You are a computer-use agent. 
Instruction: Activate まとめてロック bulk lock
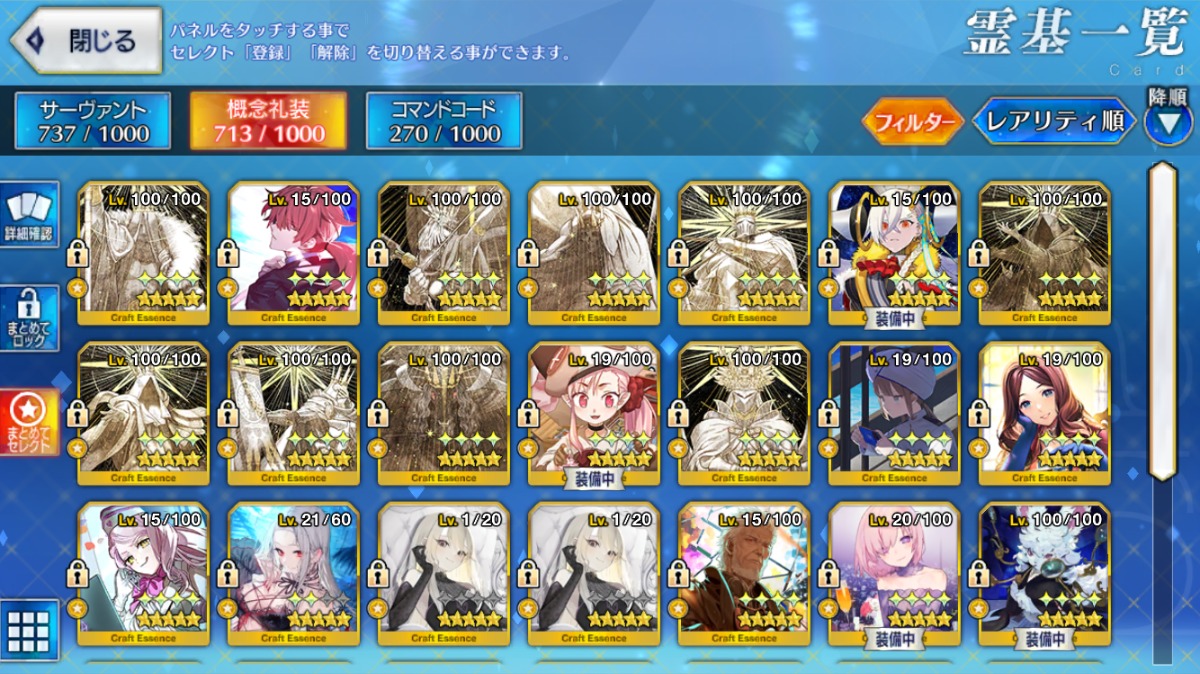click(30, 318)
